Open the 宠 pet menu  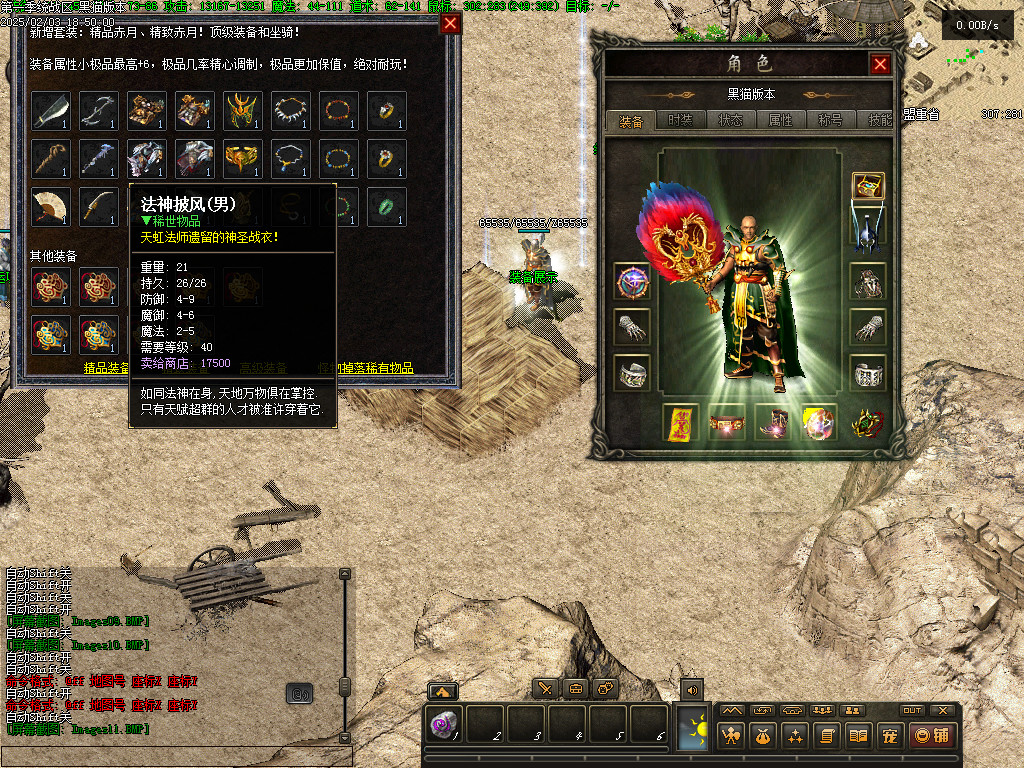pos(889,736)
